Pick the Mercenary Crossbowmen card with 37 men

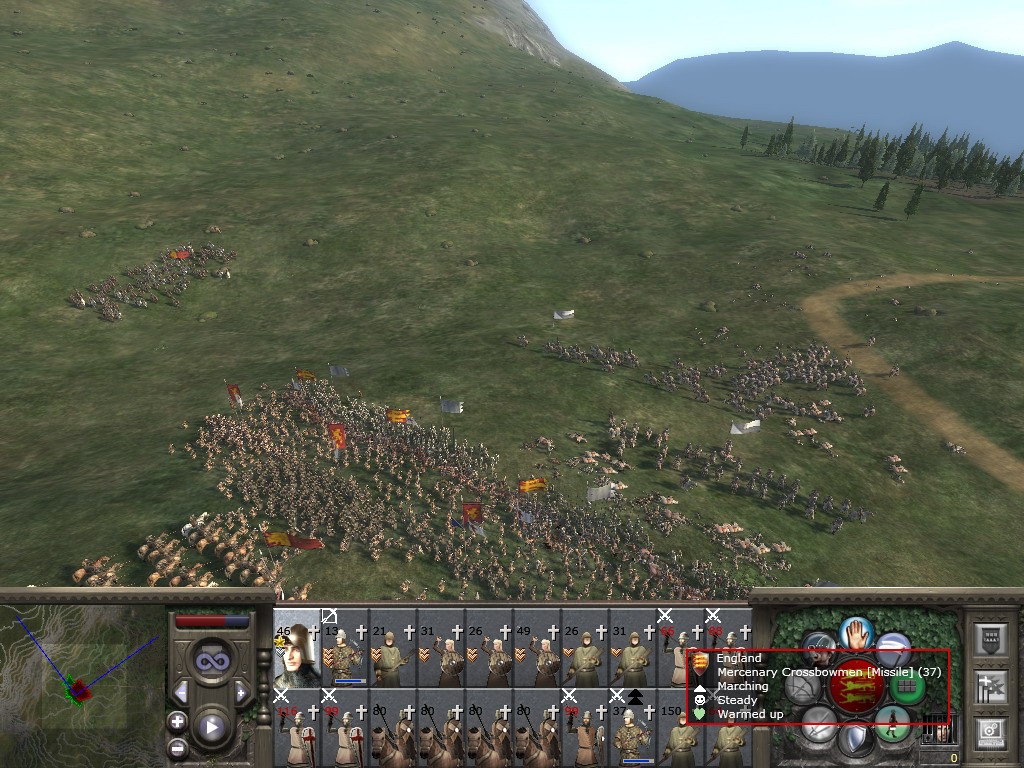[634, 728]
